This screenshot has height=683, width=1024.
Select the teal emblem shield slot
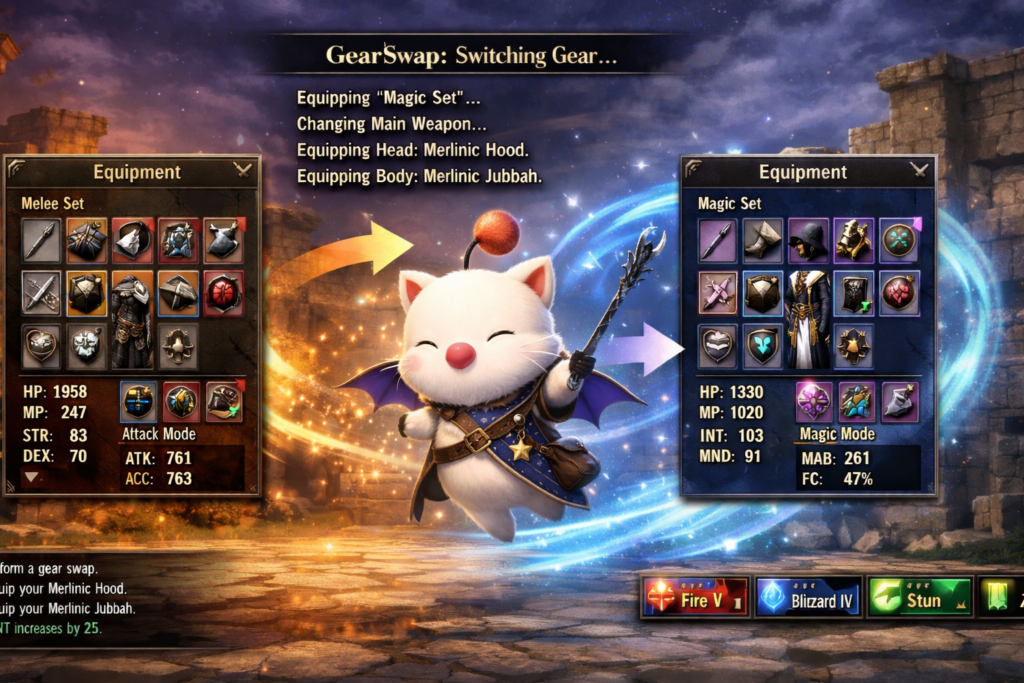coord(762,344)
